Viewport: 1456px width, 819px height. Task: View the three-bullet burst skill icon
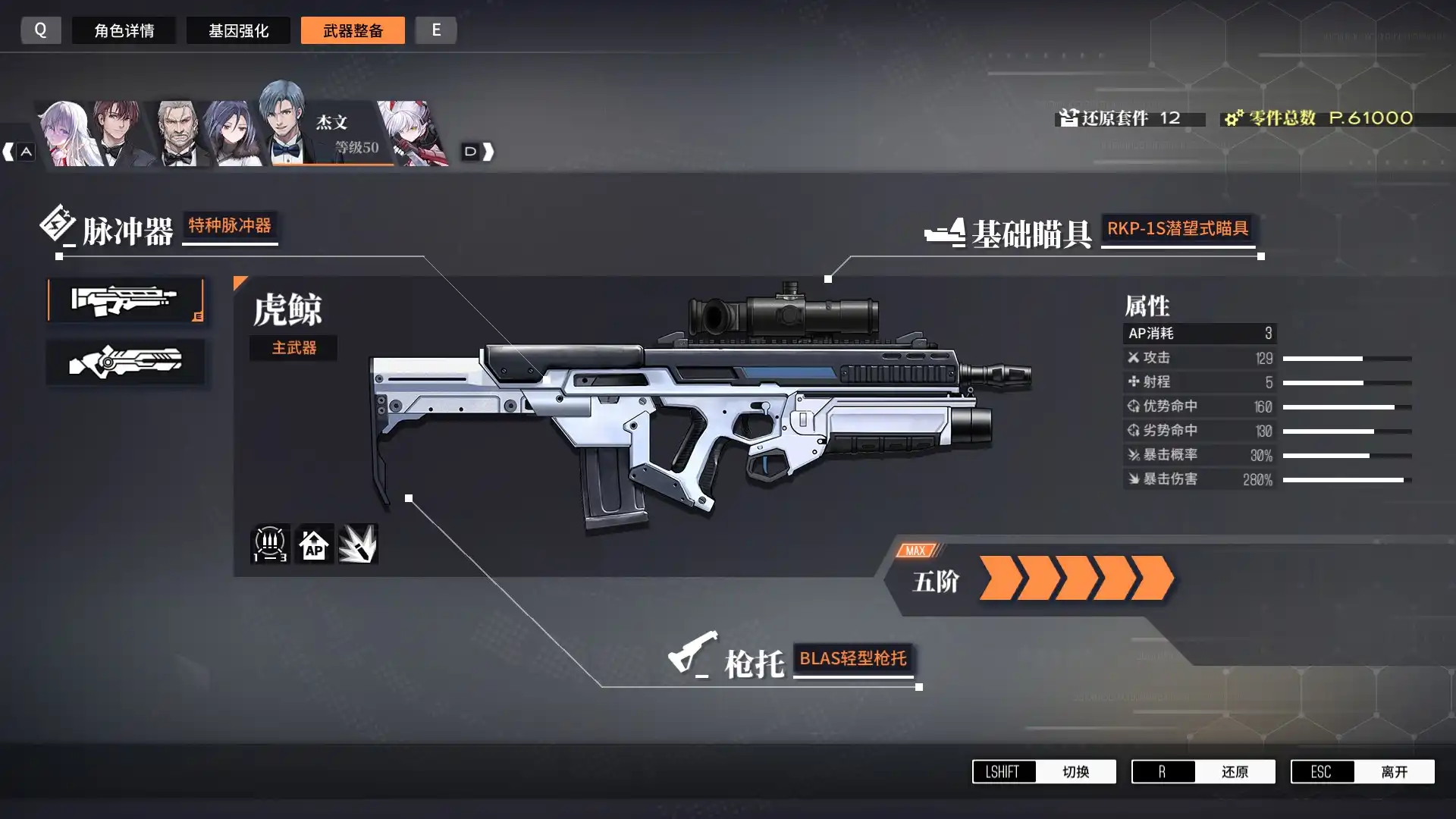(269, 544)
